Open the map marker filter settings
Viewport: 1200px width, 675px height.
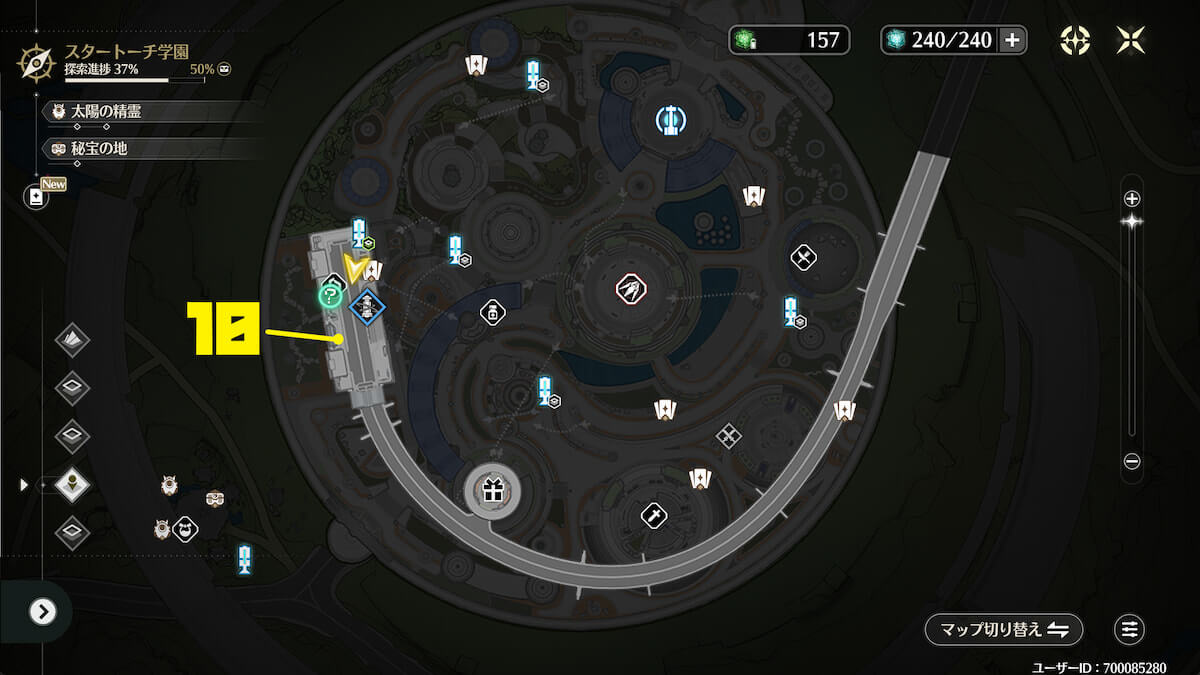1130,629
